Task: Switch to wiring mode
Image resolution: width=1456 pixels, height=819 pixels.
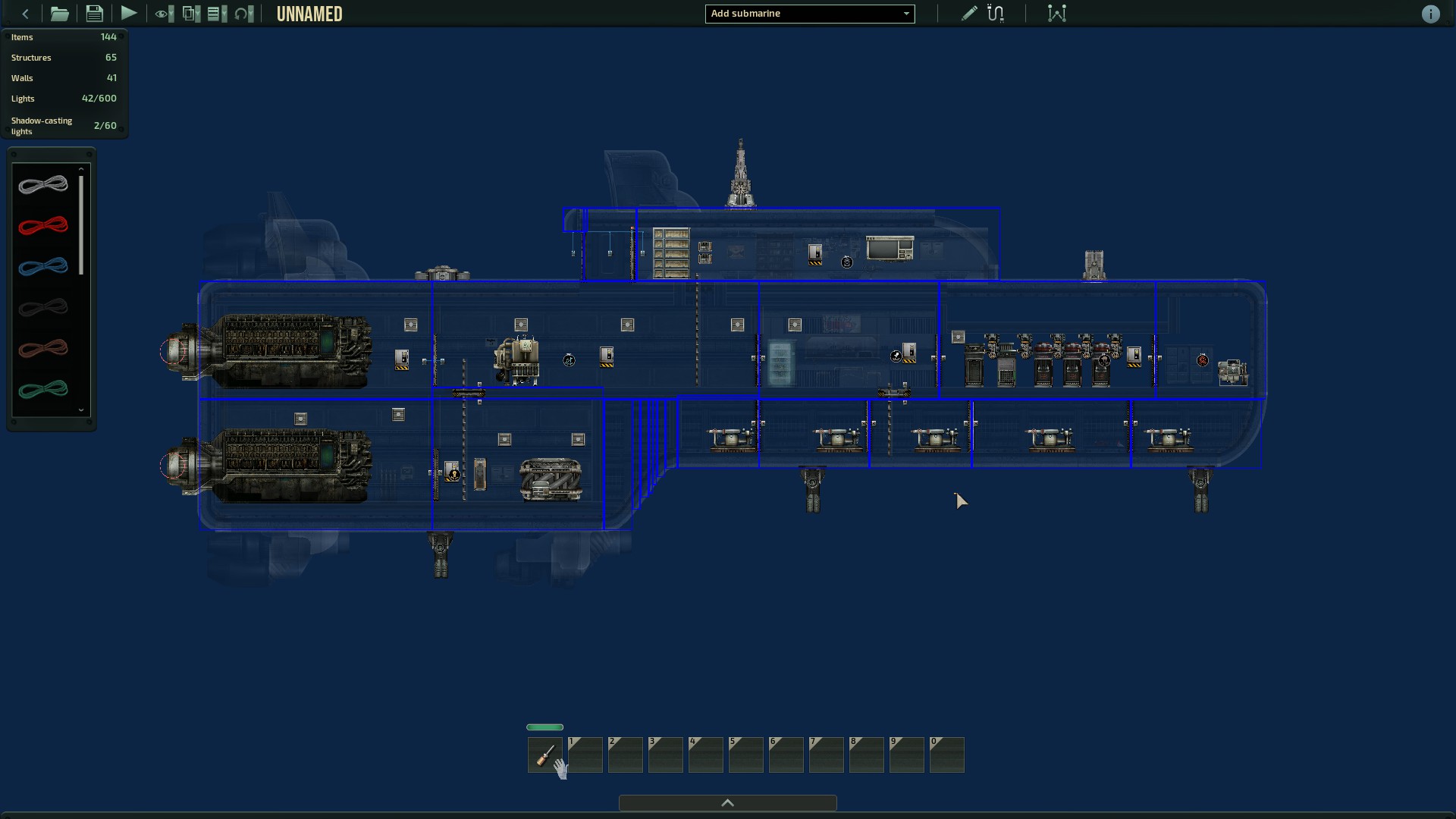Action: click(996, 13)
